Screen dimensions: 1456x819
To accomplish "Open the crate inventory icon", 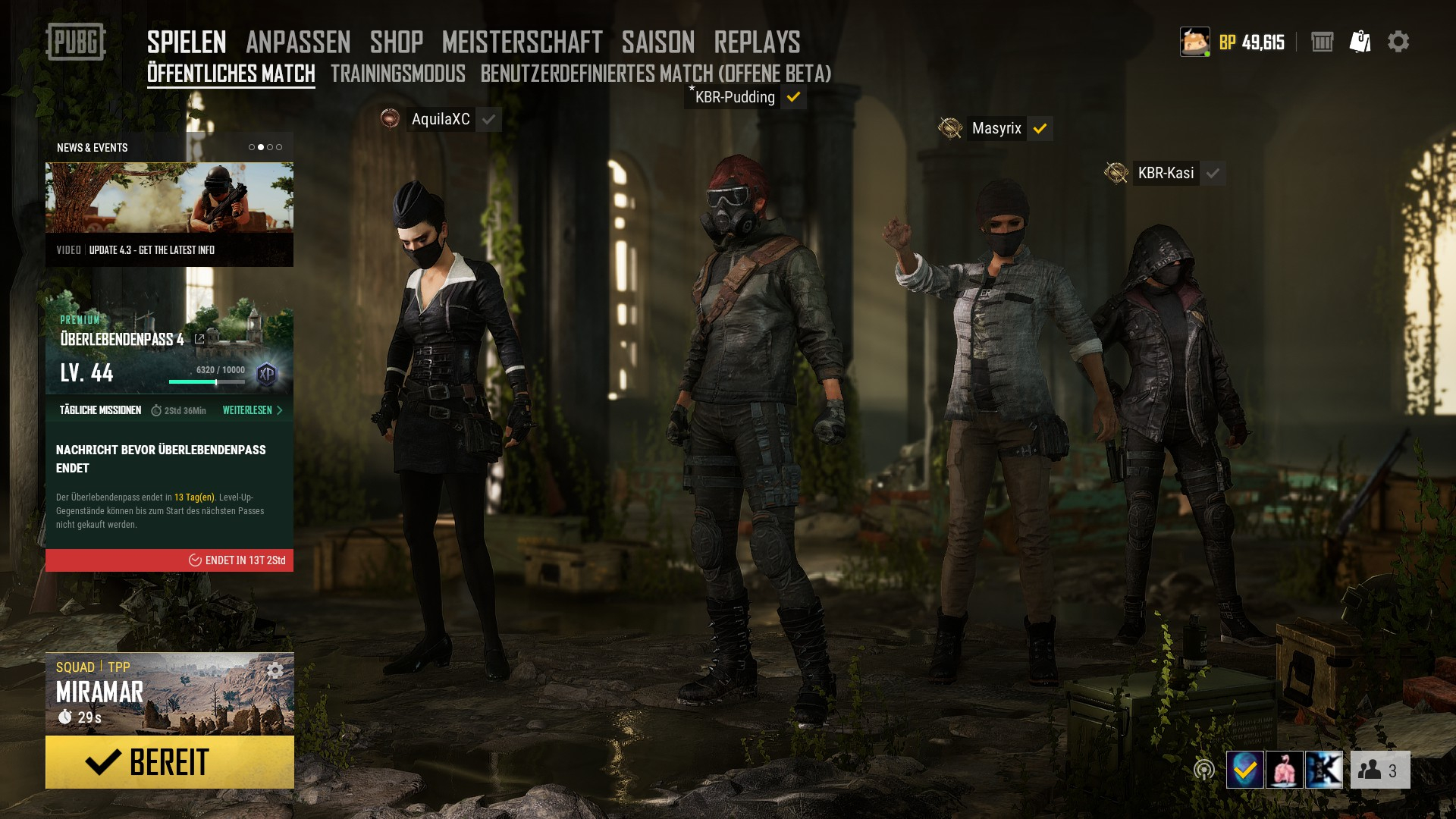I will tap(1322, 42).
